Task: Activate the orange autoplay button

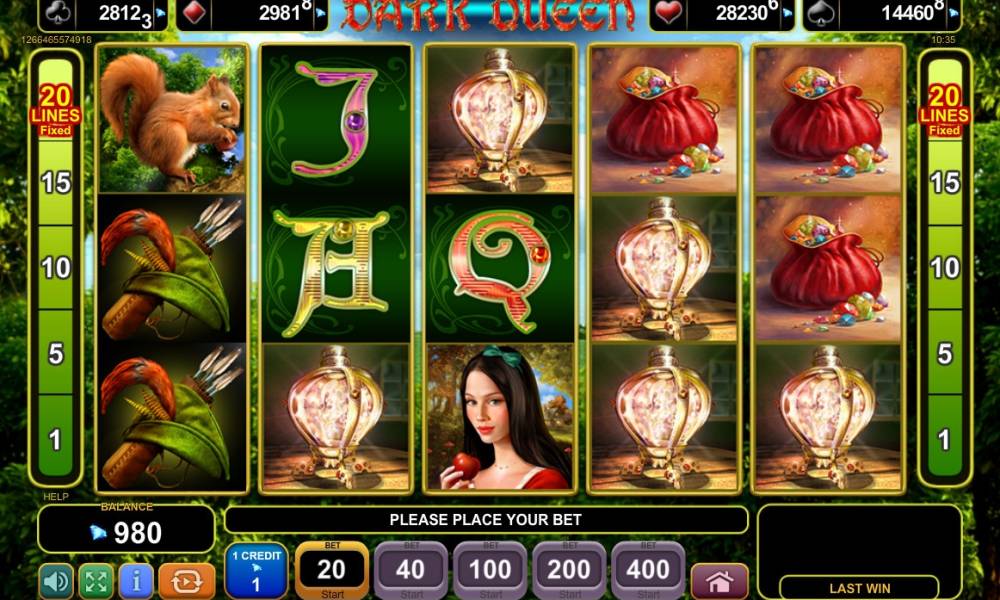Action: point(187,581)
